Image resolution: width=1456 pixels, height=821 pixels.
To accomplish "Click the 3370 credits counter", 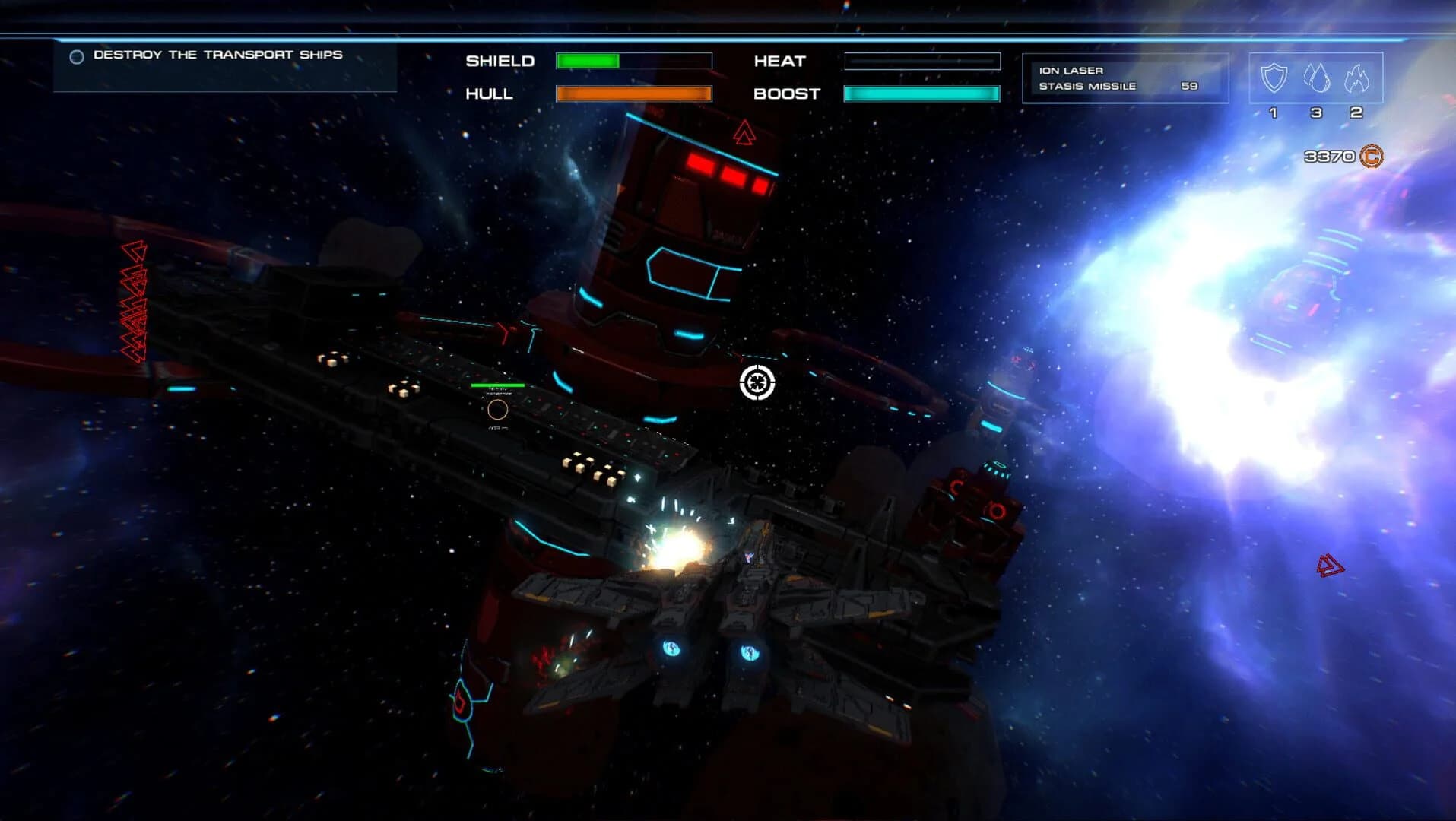I will coord(1331,157).
